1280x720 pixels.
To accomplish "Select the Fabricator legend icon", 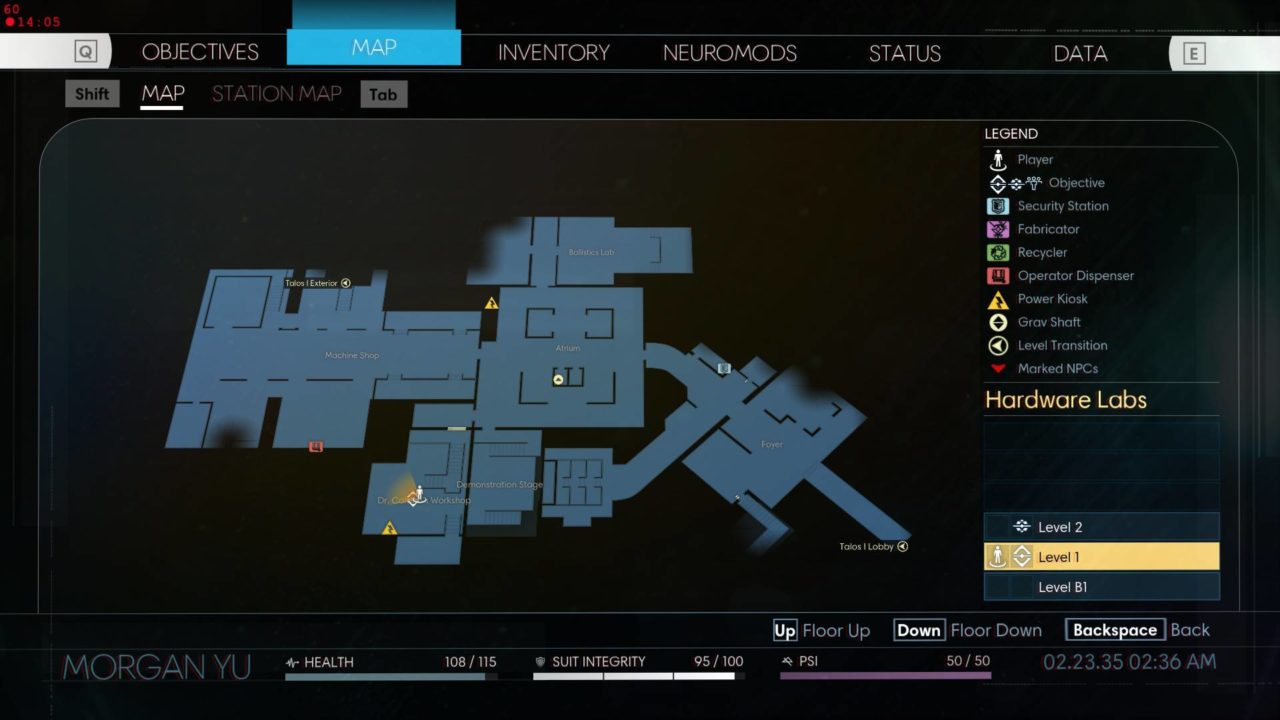I will [997, 229].
